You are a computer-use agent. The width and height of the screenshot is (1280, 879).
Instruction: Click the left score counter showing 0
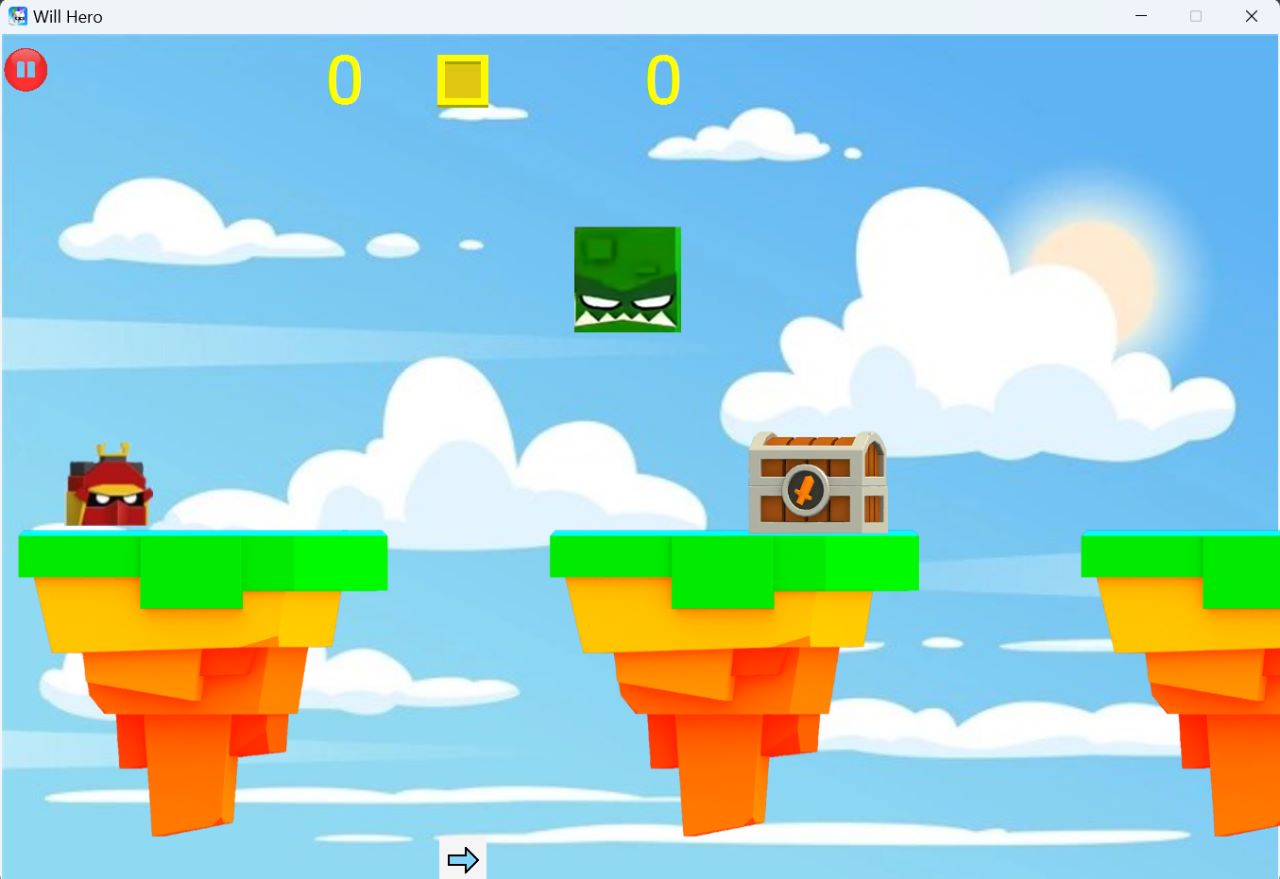(347, 81)
